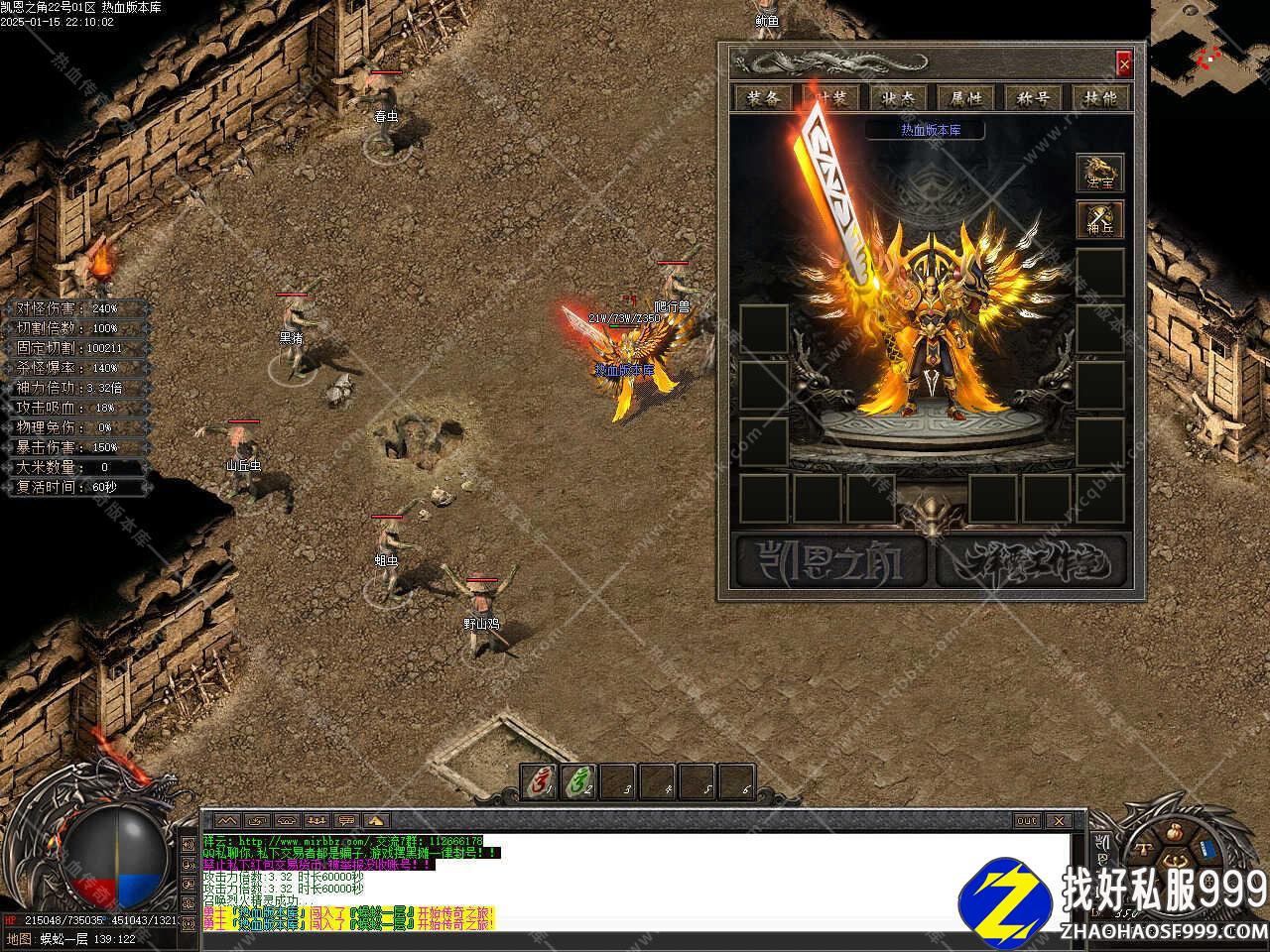
Task: Switch to the 装备 equipment tab
Action: (x=764, y=98)
